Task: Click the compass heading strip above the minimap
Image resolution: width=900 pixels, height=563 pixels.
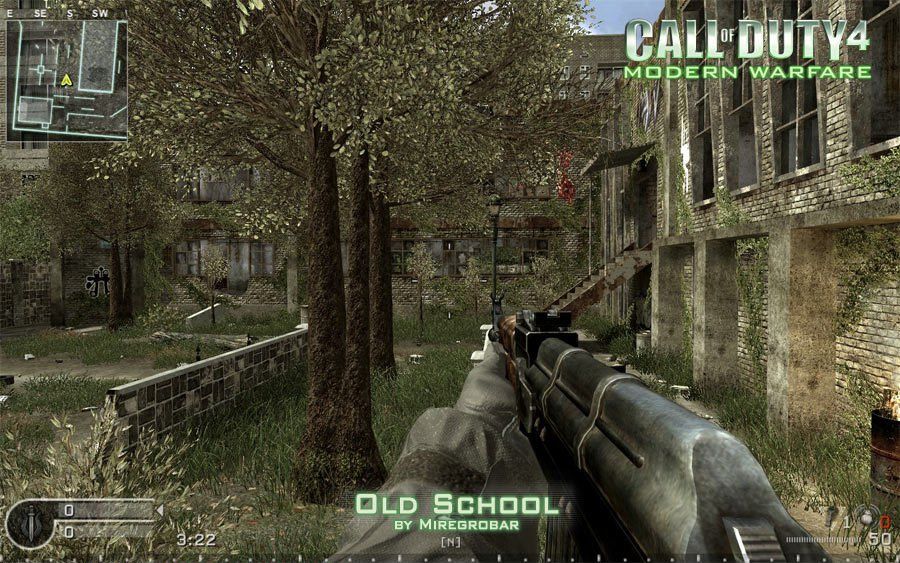Action: click(x=60, y=13)
